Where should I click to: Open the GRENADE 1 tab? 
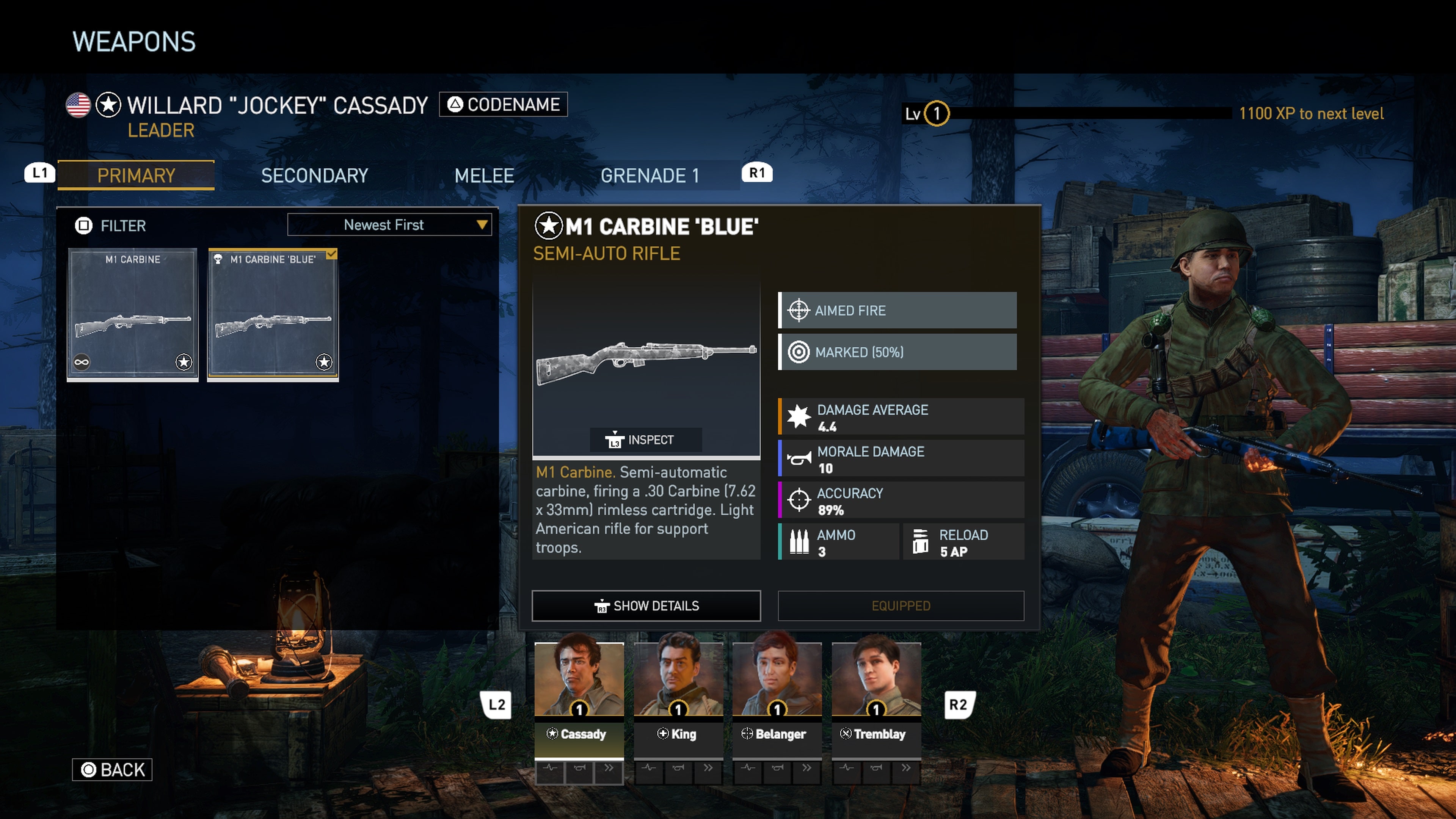(651, 176)
